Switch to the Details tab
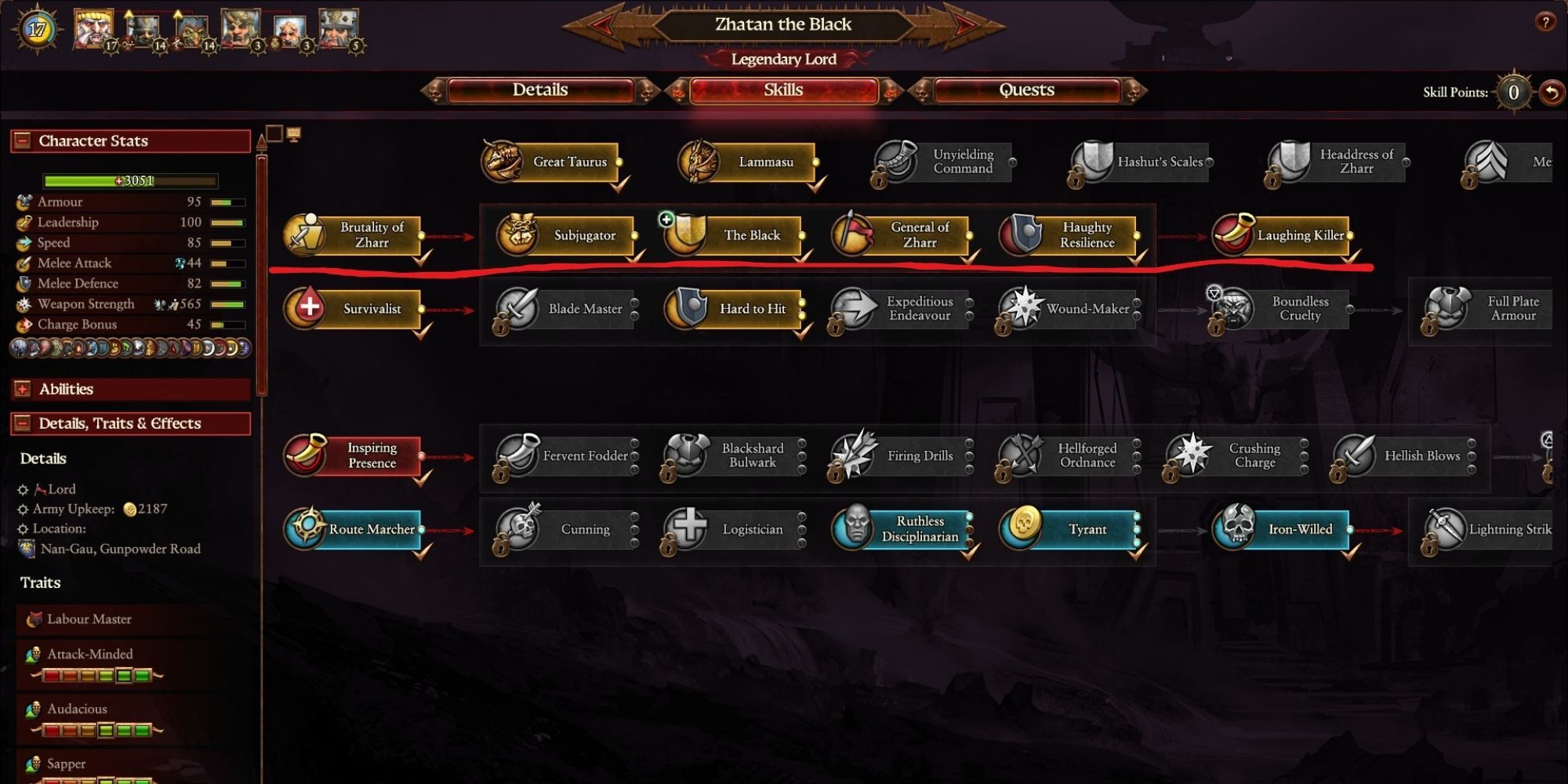Viewport: 1568px width, 784px height. pyautogui.click(x=541, y=90)
